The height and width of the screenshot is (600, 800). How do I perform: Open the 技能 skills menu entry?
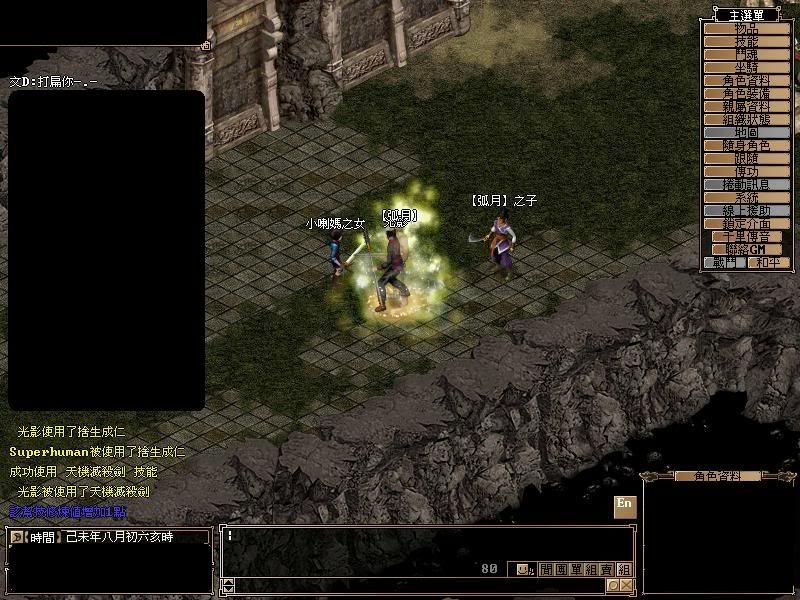click(x=746, y=41)
